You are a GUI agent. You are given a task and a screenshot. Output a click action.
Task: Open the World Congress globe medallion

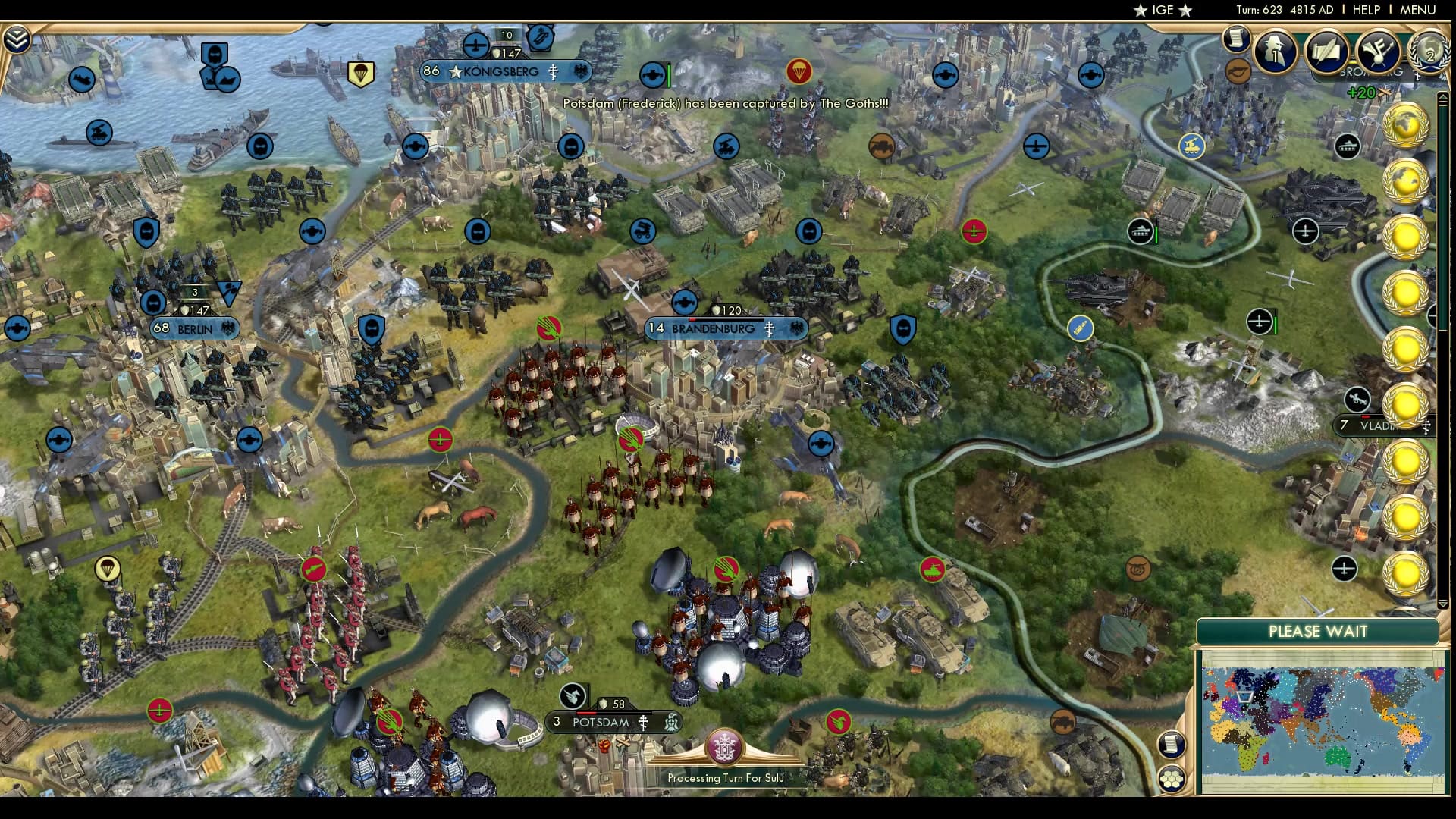click(x=1429, y=52)
